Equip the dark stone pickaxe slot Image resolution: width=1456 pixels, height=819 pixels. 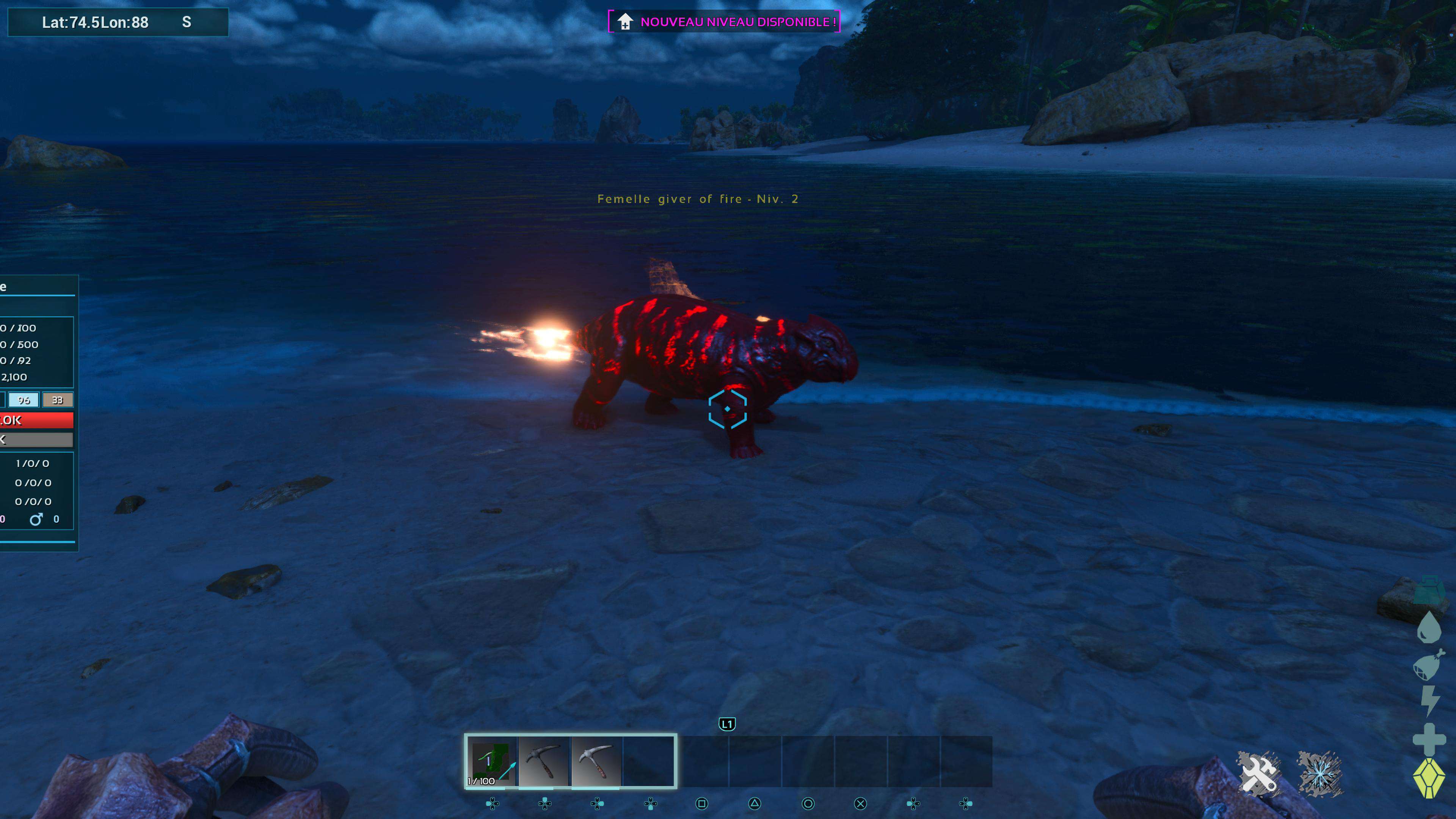544,761
